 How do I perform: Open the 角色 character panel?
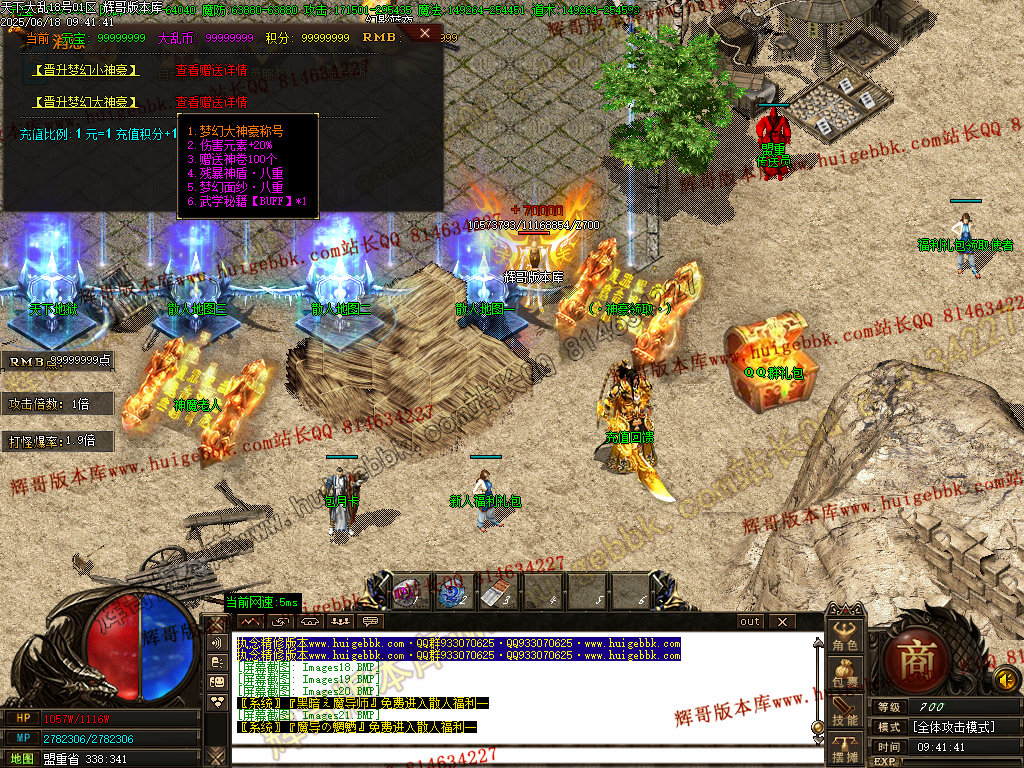[x=845, y=637]
